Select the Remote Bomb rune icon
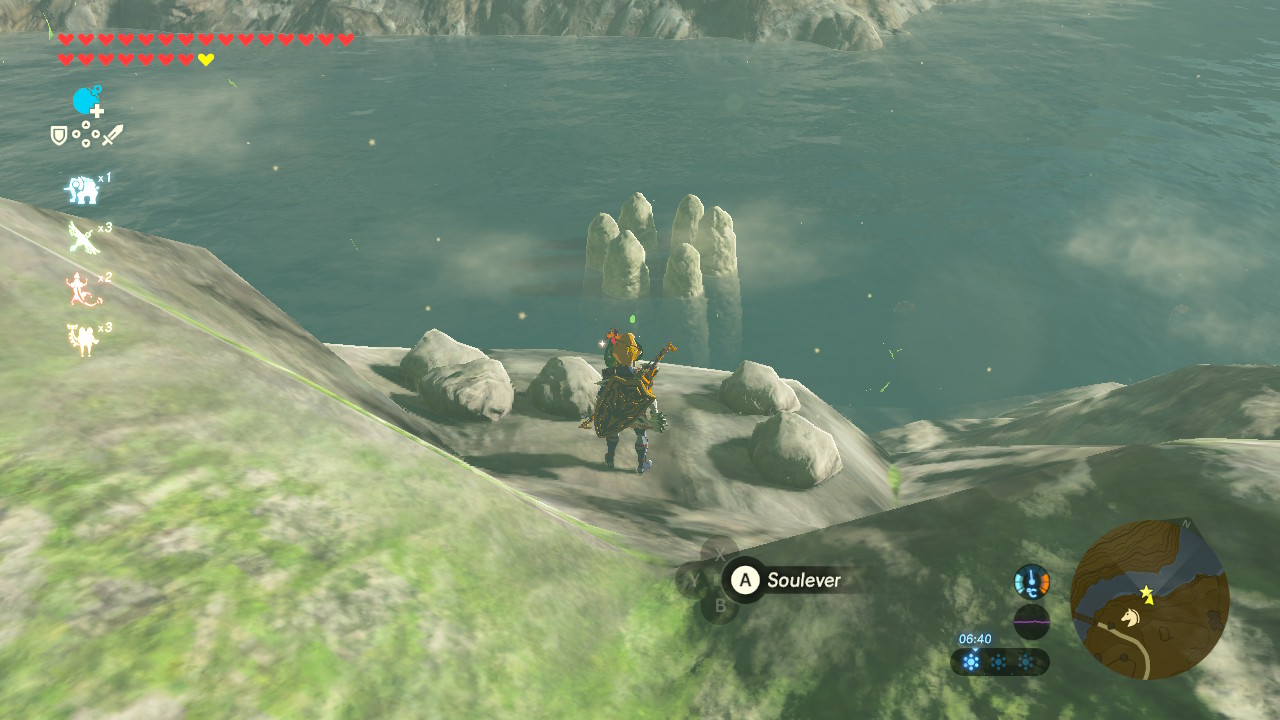The height and width of the screenshot is (720, 1280). 87,101
